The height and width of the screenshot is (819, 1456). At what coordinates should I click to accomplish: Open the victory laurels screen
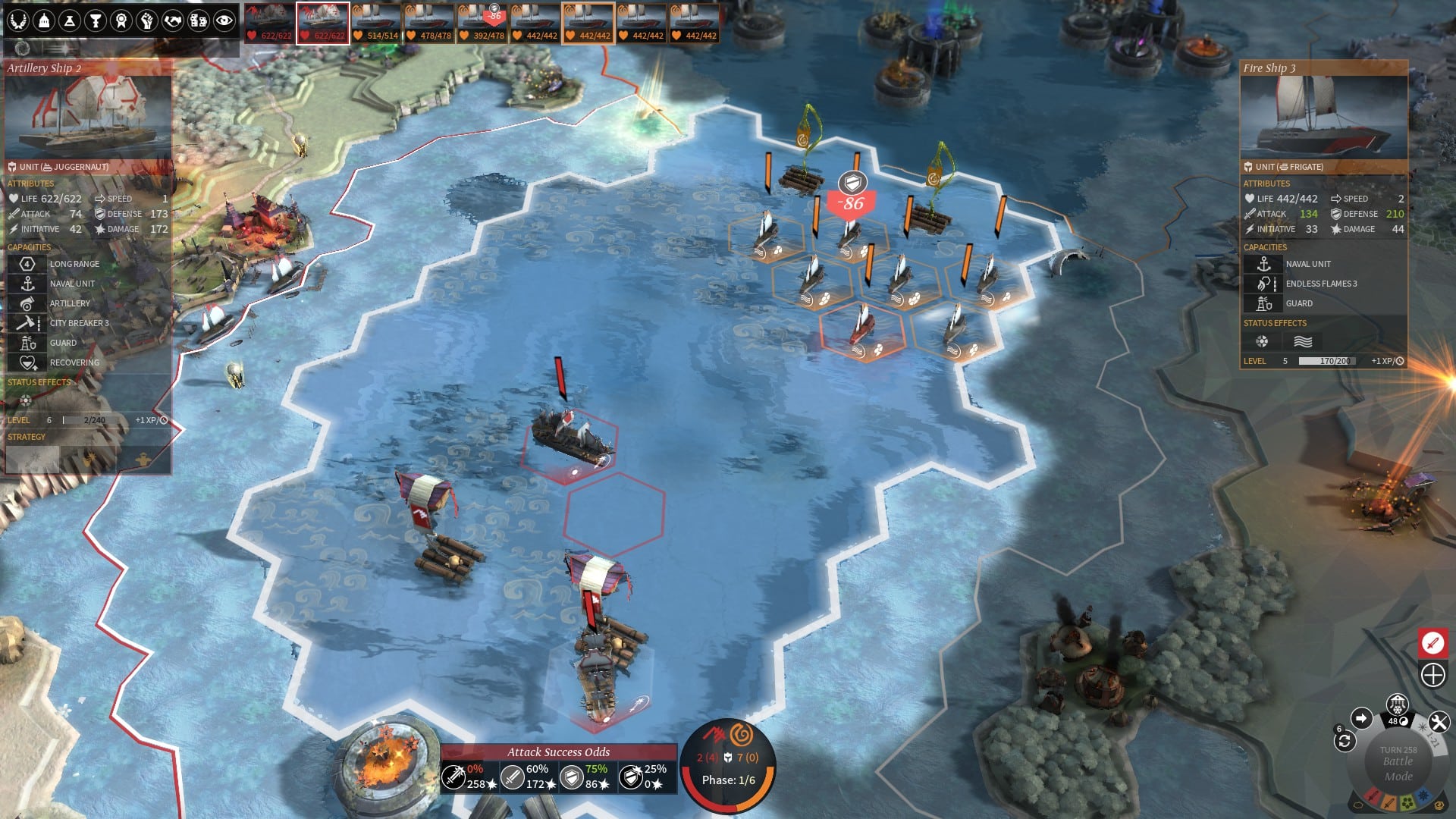[x=19, y=20]
